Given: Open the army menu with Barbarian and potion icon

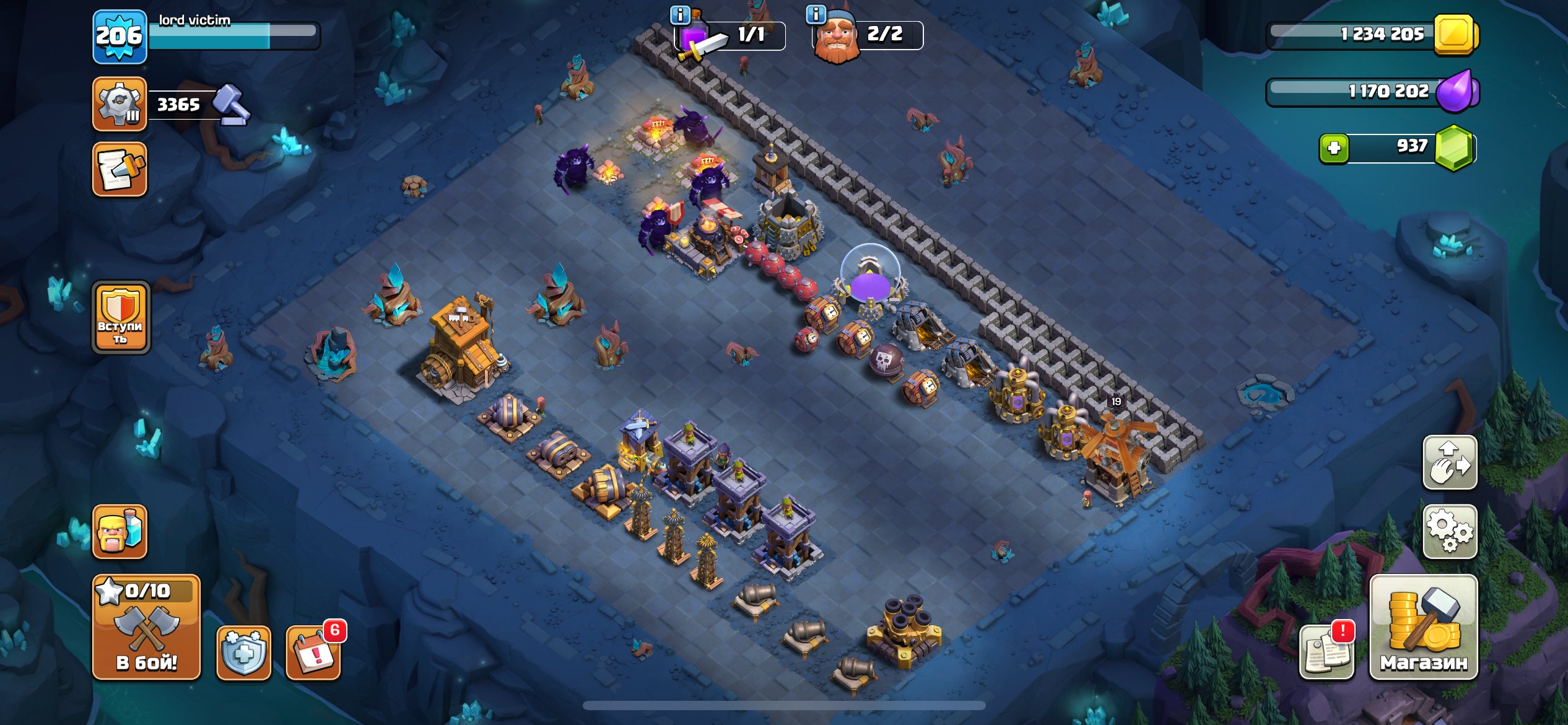Looking at the screenshot, I should tap(119, 532).
